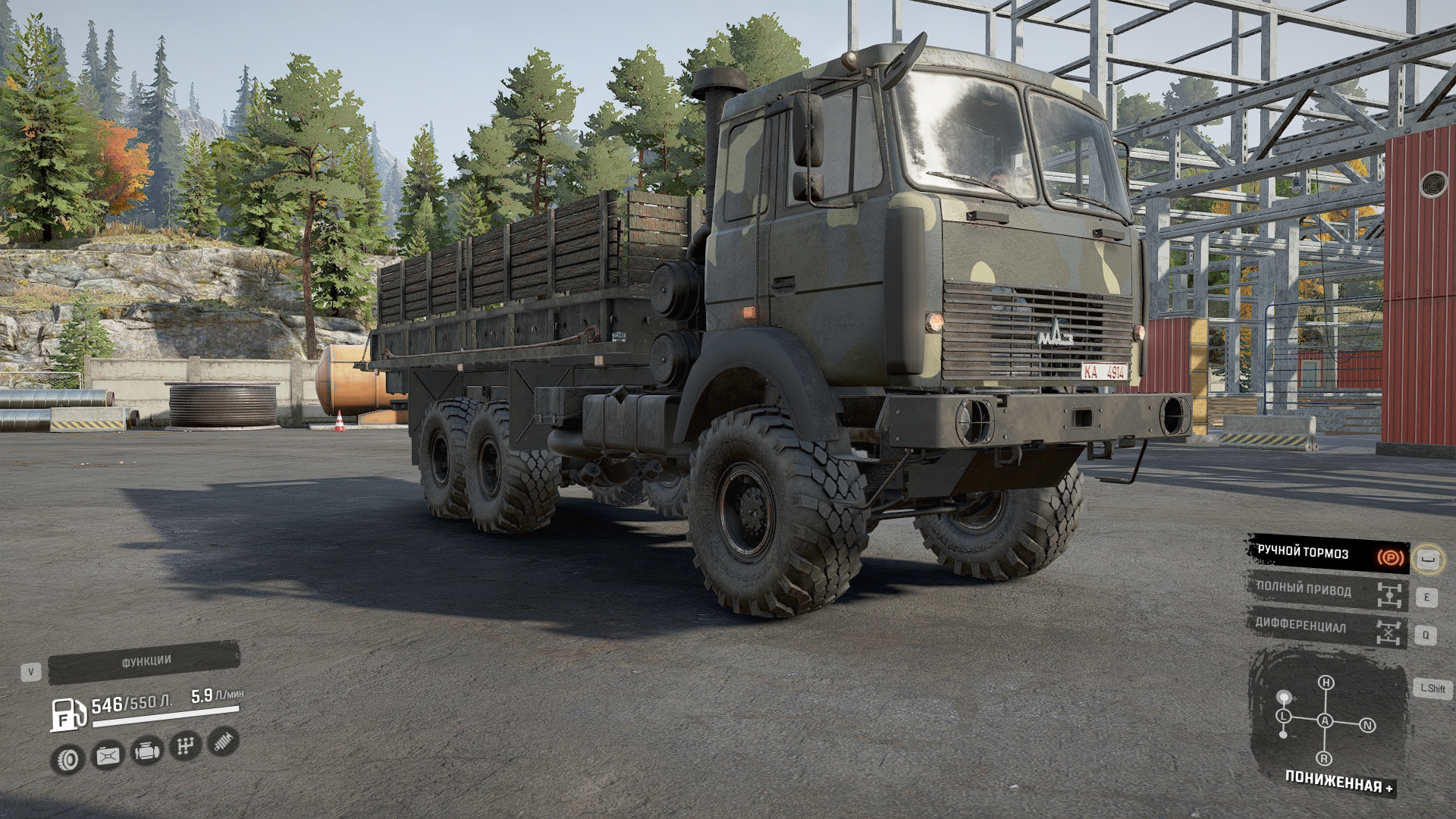The image size is (1456, 819).
Task: Click the gearbox damage status icon
Action: pos(184,746)
